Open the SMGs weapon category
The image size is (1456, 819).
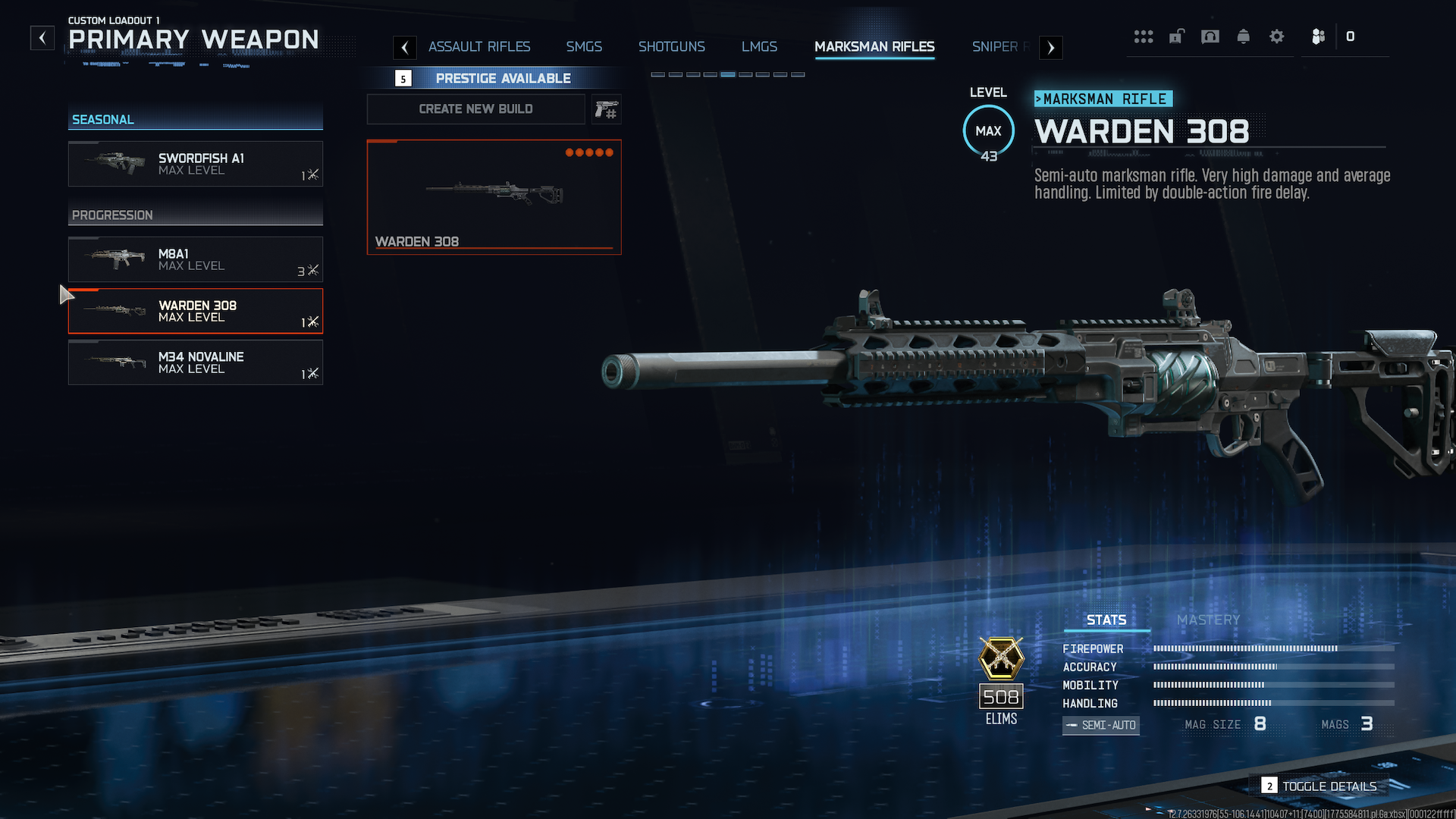(x=584, y=47)
